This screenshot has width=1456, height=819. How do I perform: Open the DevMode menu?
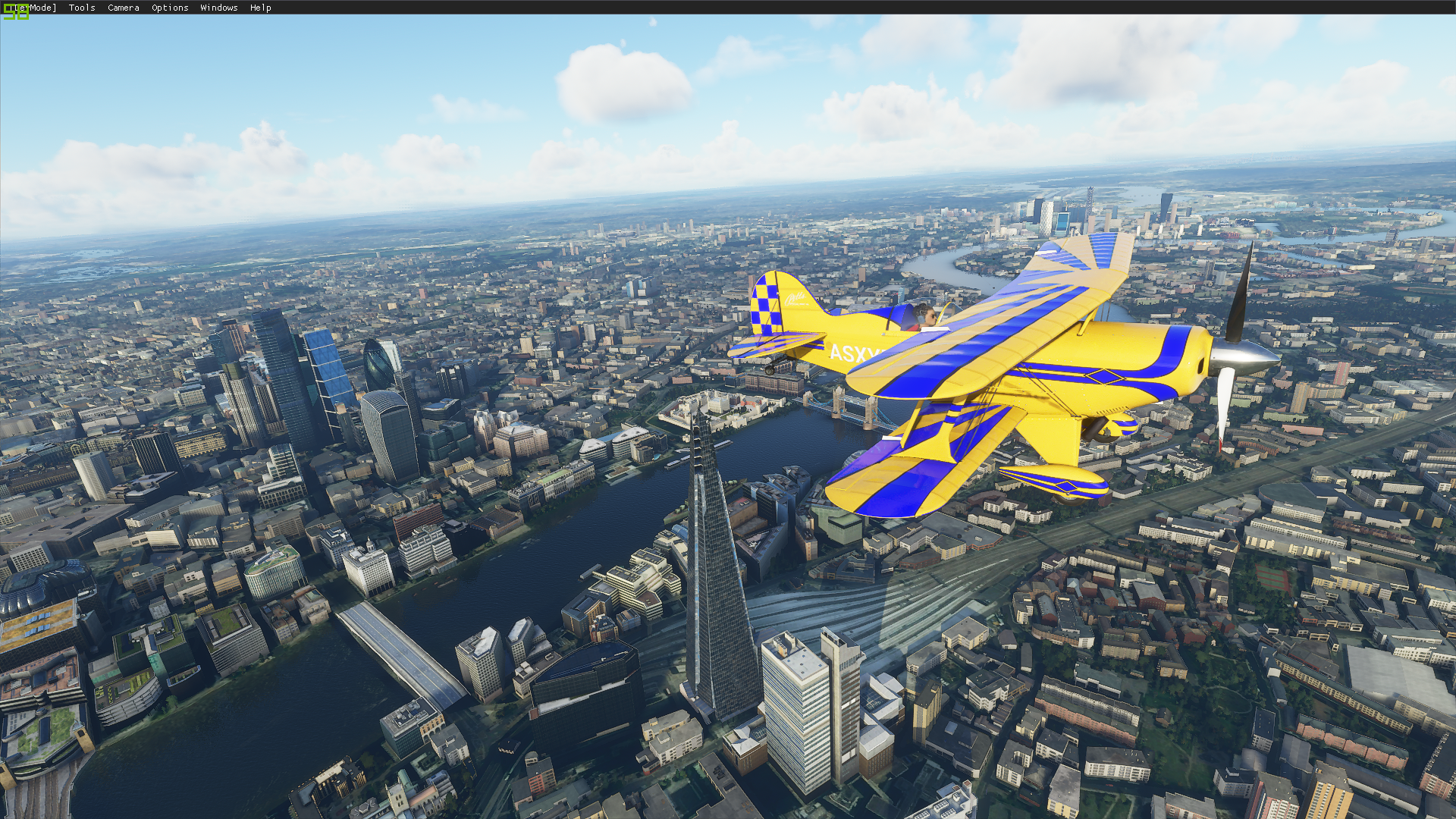[34, 8]
